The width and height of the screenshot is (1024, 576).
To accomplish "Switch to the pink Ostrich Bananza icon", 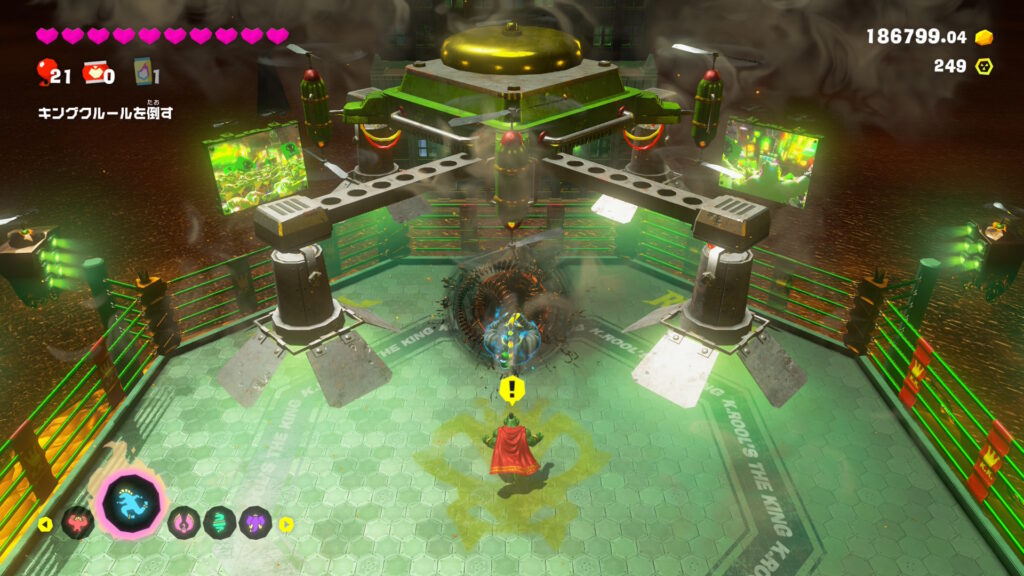I will click(184, 523).
